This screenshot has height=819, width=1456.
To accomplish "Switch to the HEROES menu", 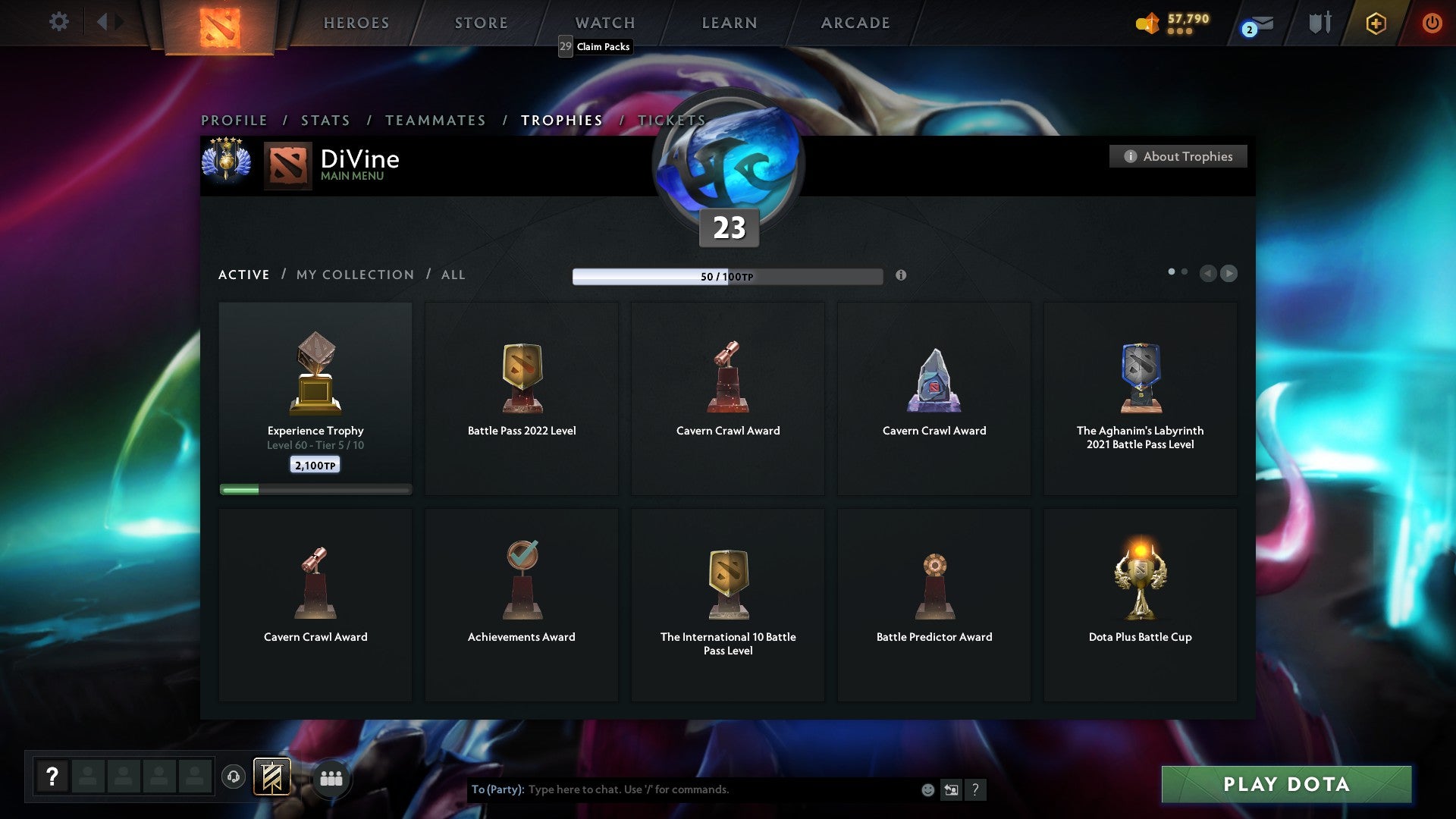I will click(x=356, y=23).
